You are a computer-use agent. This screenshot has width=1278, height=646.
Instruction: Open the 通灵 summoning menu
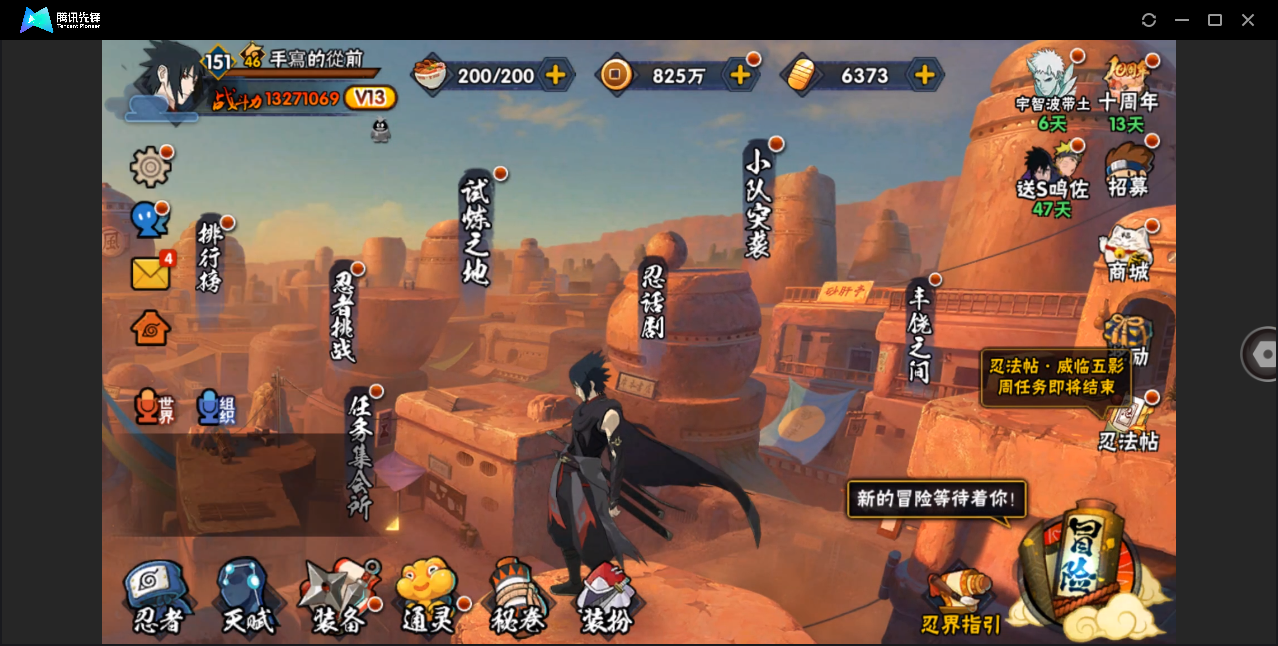click(428, 598)
